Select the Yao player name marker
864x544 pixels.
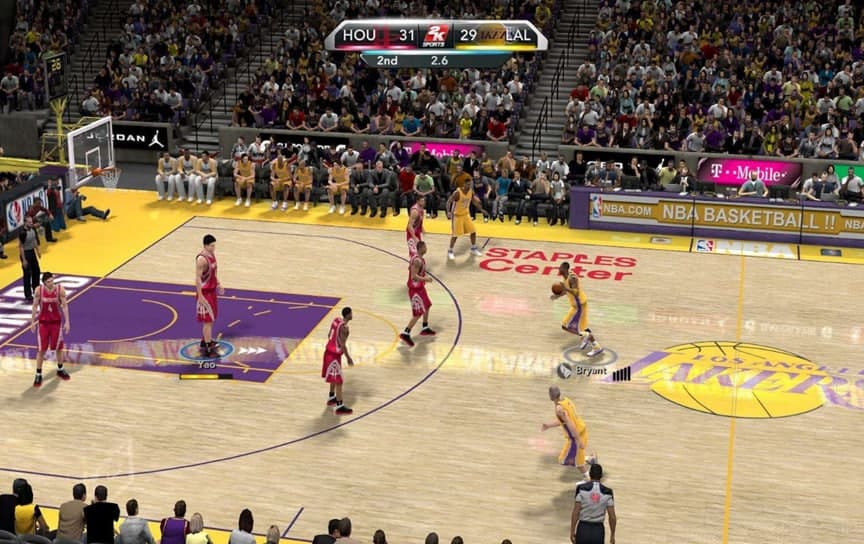(206, 366)
